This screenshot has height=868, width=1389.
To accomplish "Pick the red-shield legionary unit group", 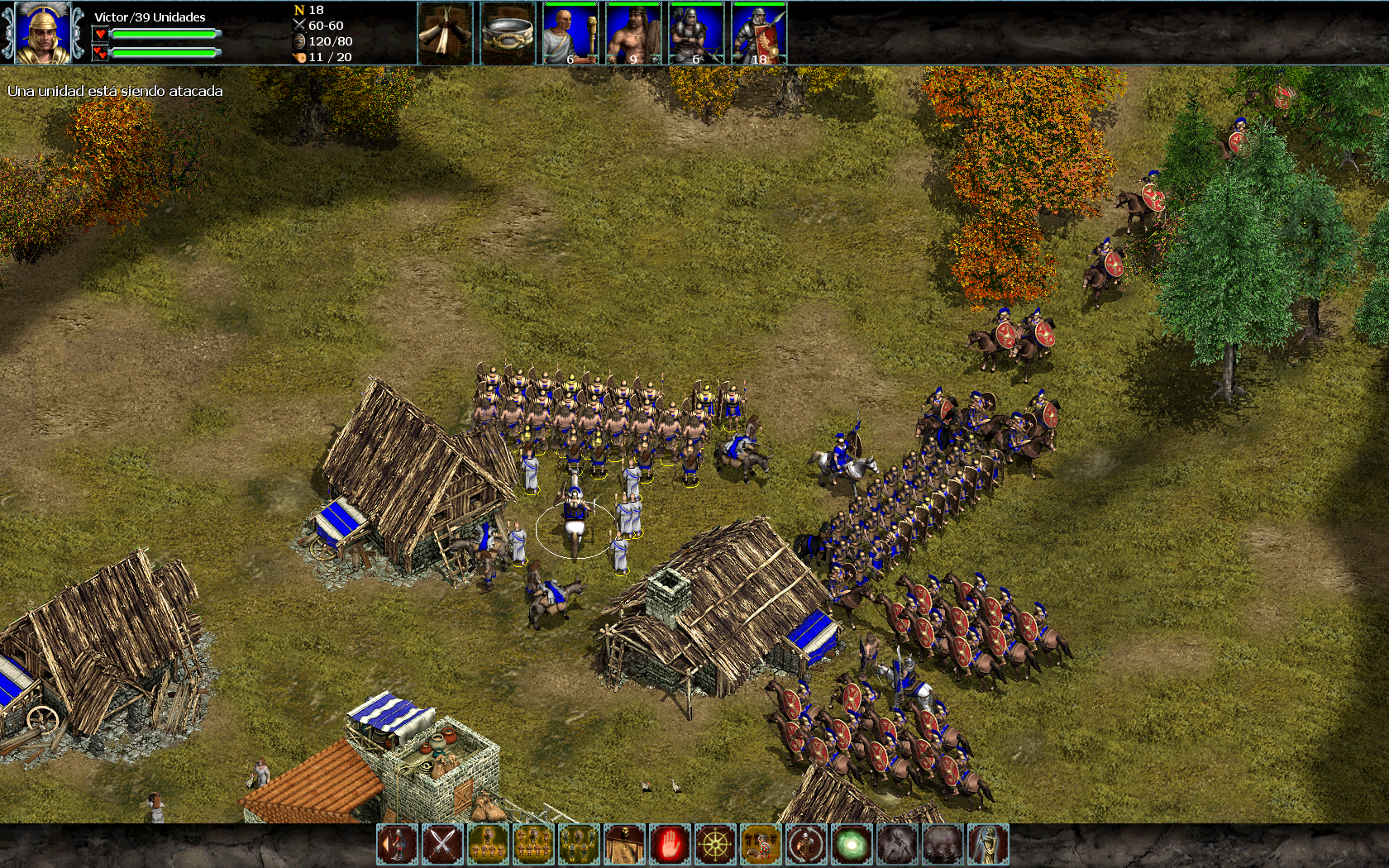I will [759, 33].
